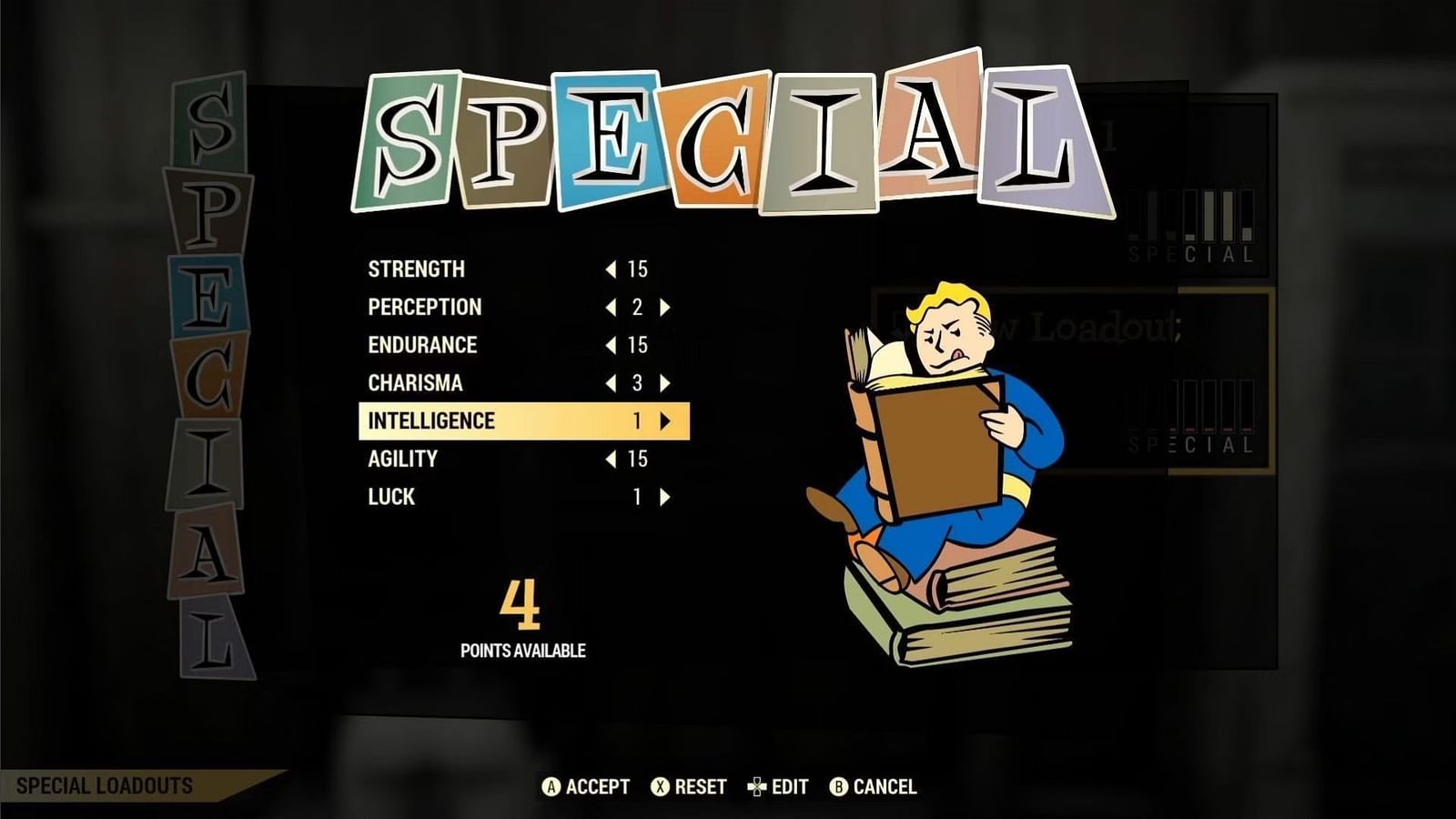Increase Luck using its right arrow
Screen dimensions: 1456x819
663,496
